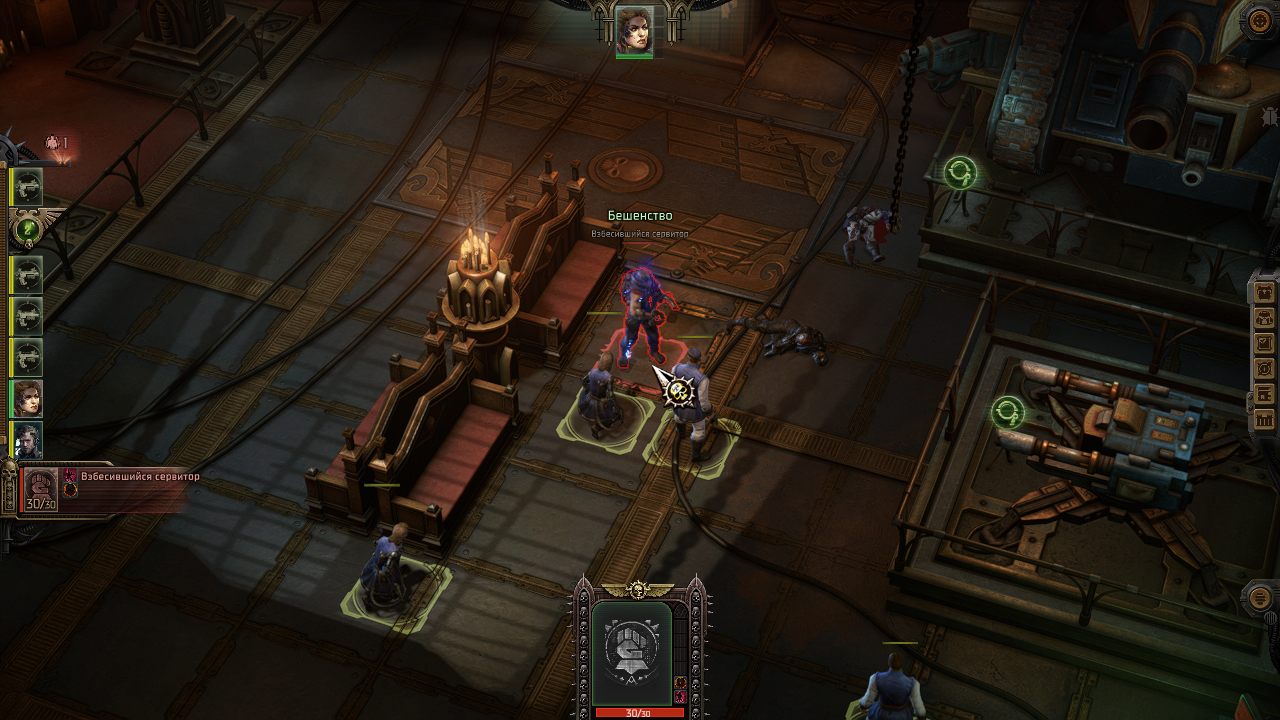Click the Взбесившийся сервитор name label
This screenshot has height=720, width=1280.
click(x=140, y=477)
